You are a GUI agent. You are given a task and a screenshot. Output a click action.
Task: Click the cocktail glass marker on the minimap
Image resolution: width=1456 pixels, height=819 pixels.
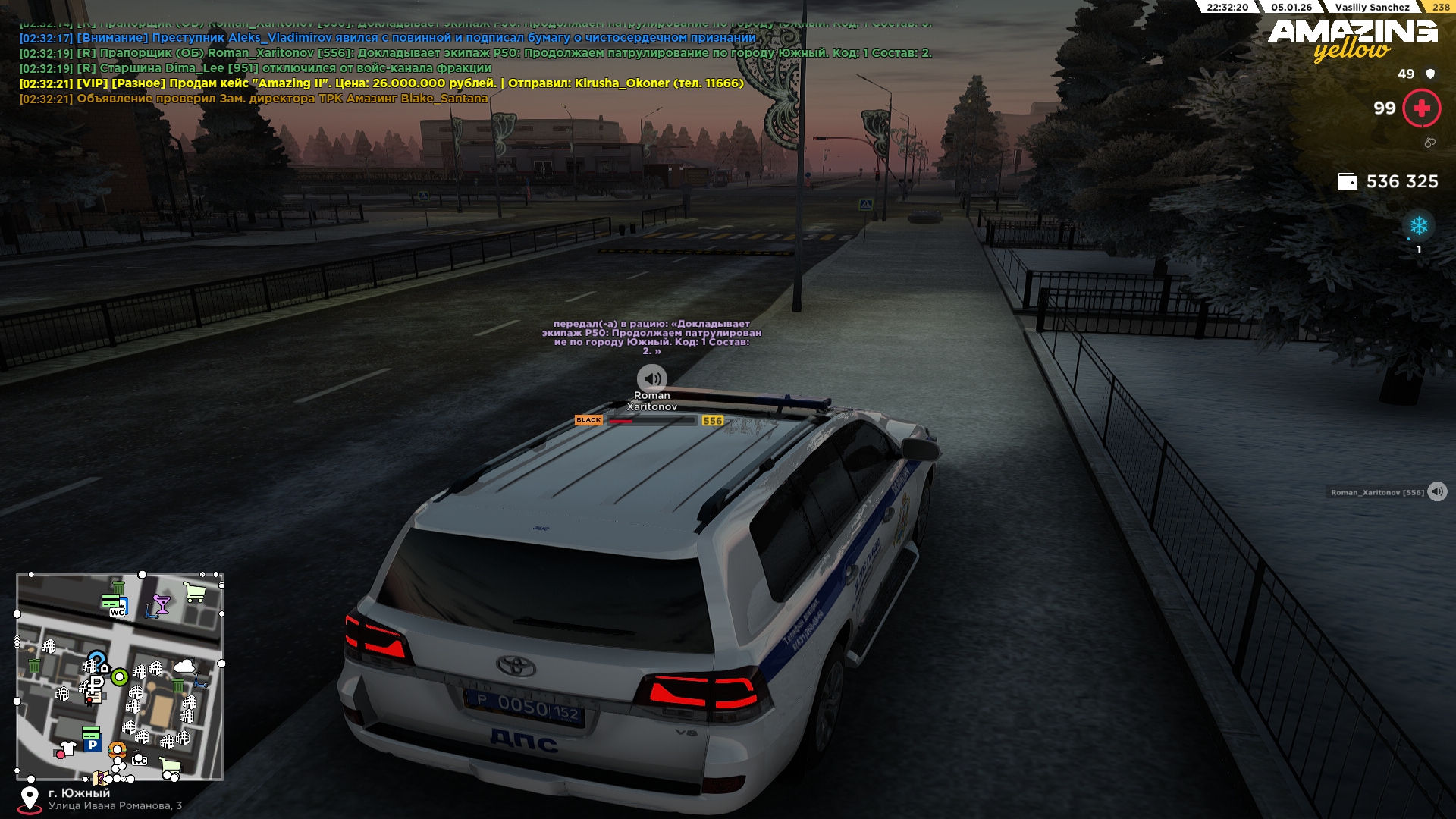pos(161,604)
